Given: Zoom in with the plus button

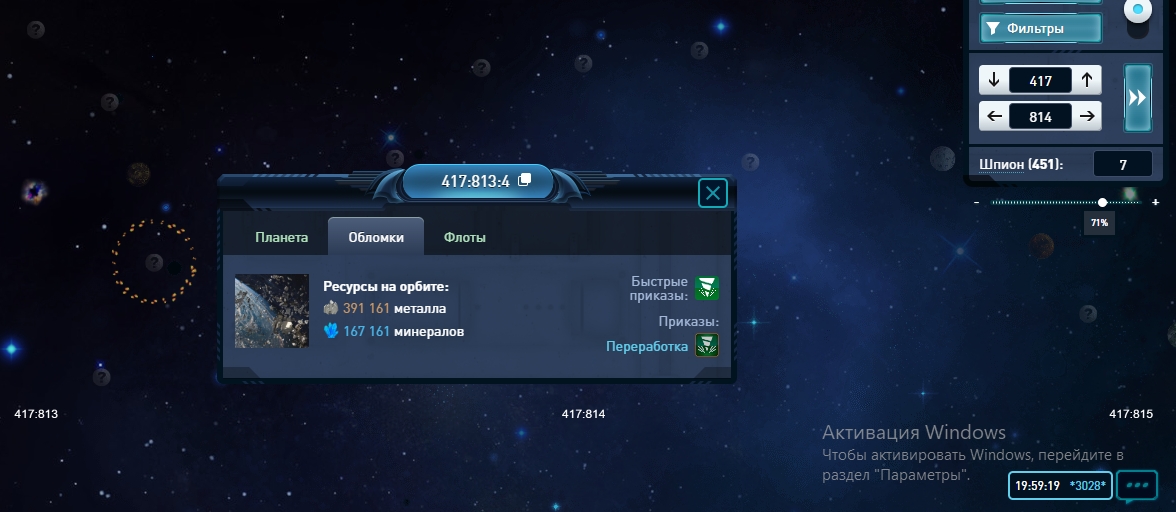Looking at the screenshot, I should (1156, 203).
